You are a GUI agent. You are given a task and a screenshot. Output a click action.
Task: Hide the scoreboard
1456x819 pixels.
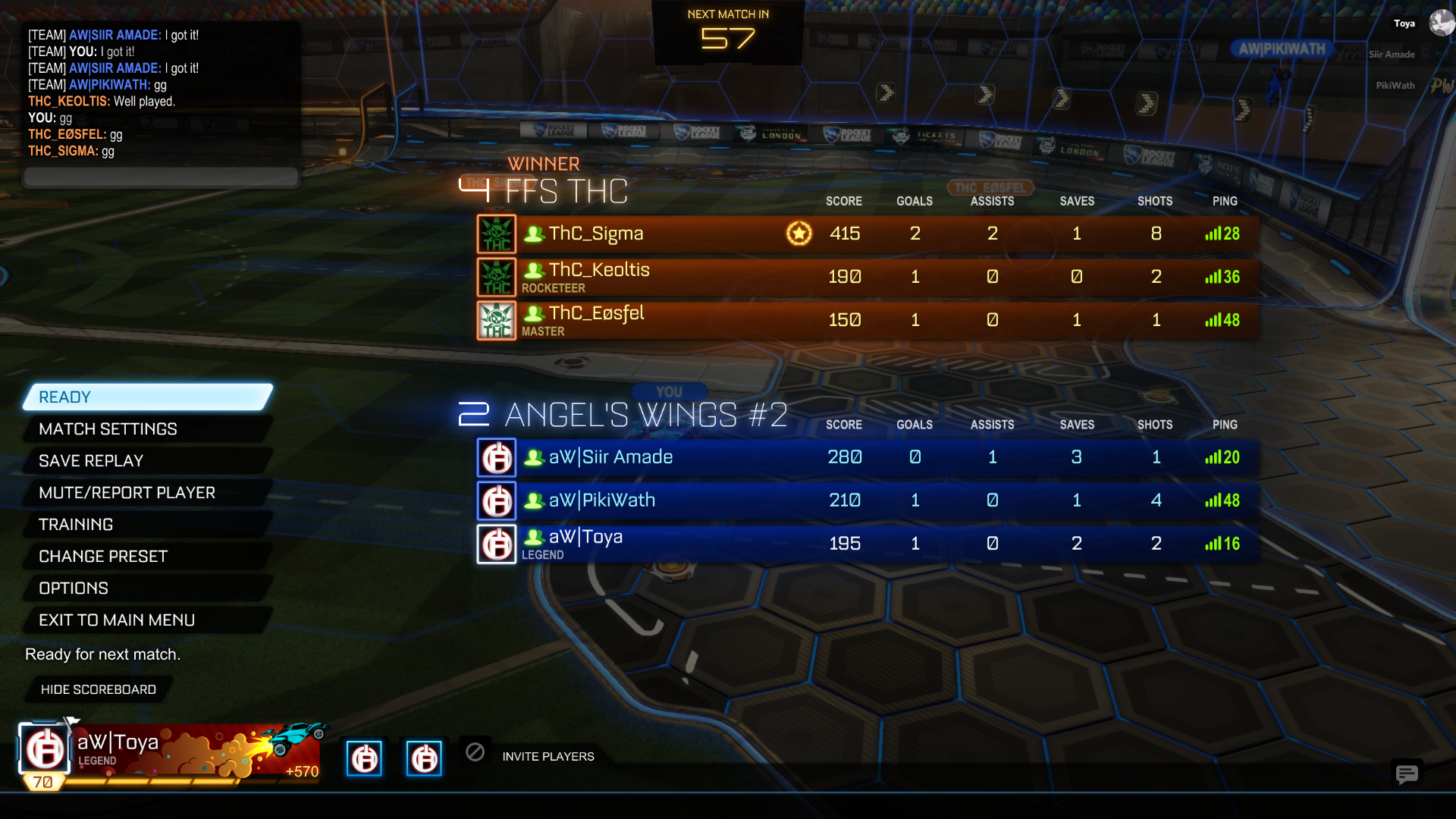(99, 689)
